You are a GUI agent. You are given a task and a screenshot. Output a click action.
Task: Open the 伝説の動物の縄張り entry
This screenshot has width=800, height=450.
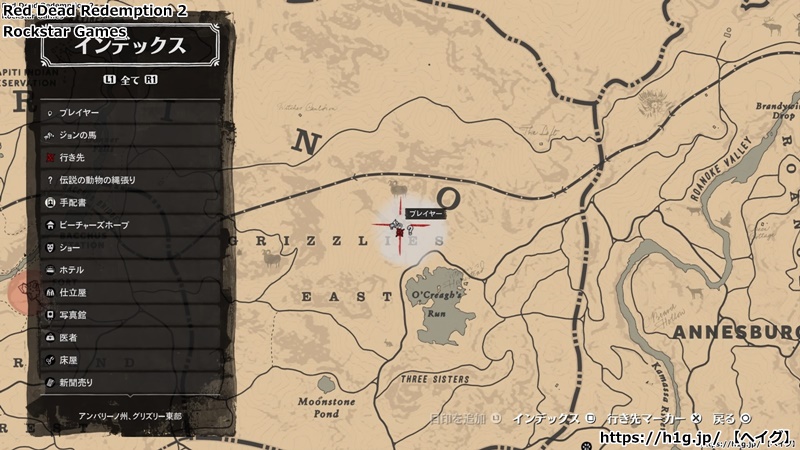click(130, 180)
